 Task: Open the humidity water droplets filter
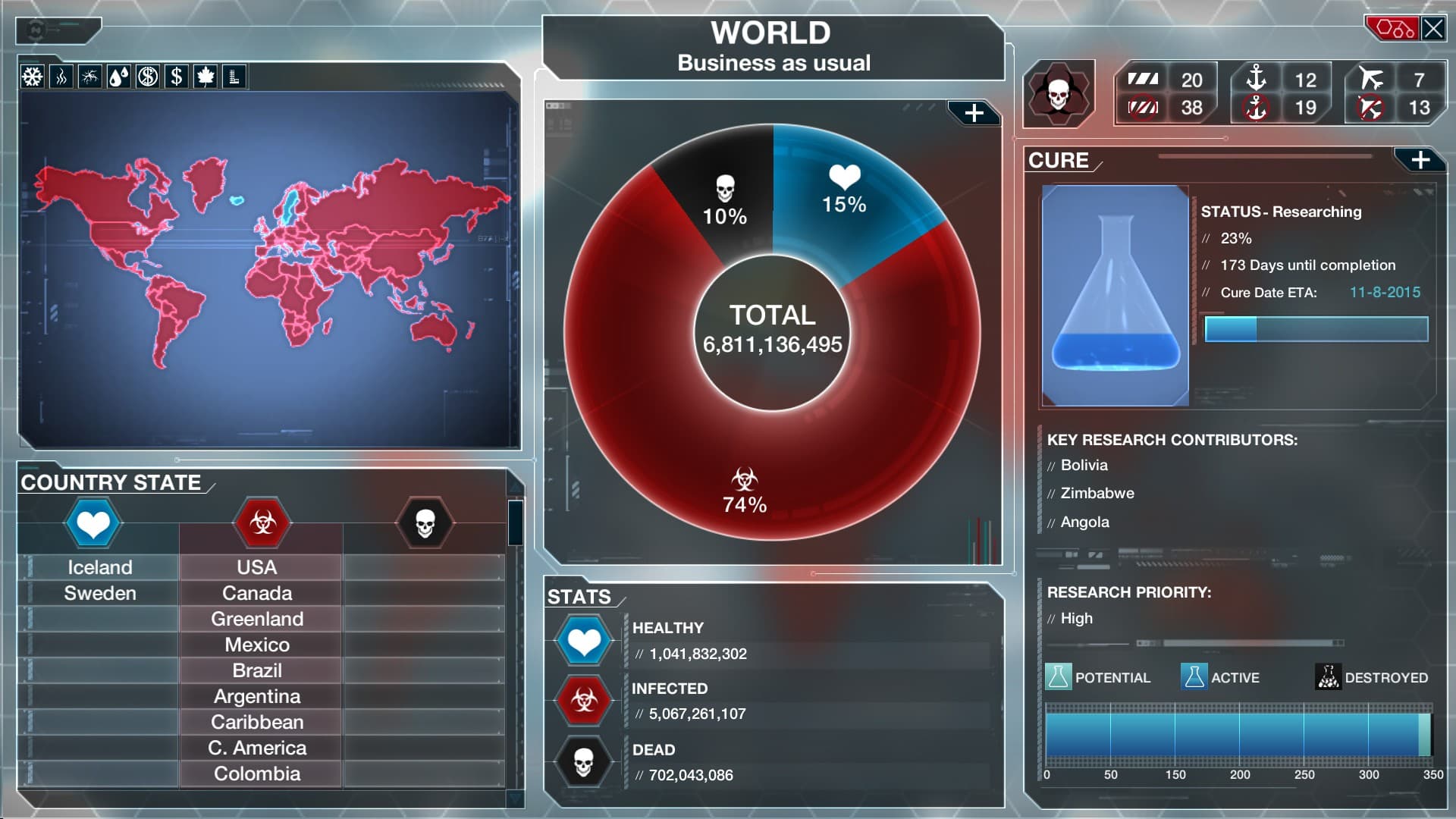point(119,77)
